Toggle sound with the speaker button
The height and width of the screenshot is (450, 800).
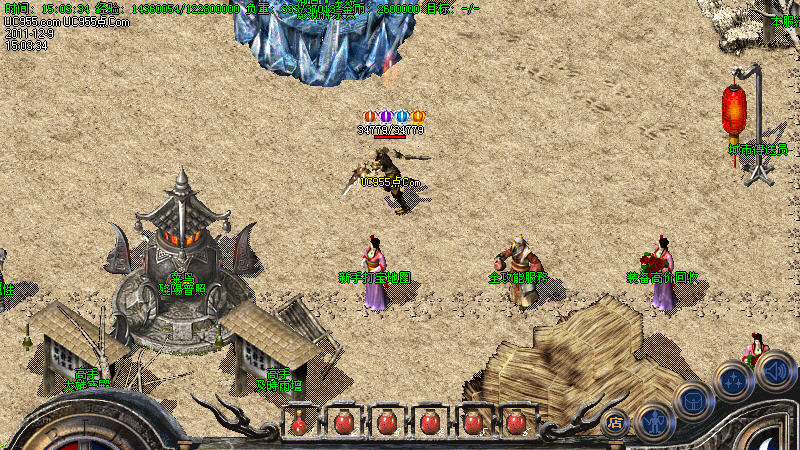pyautogui.click(x=775, y=372)
